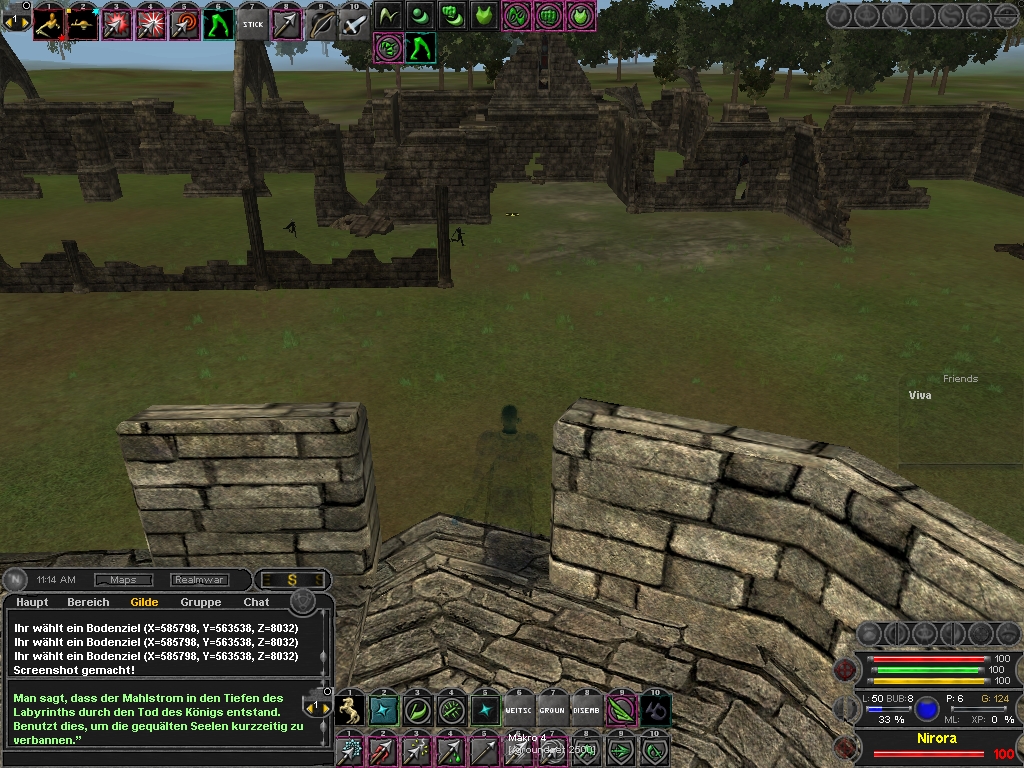Summon mount with the horse icon
Viewport: 1024px width, 768px height.
350,710
